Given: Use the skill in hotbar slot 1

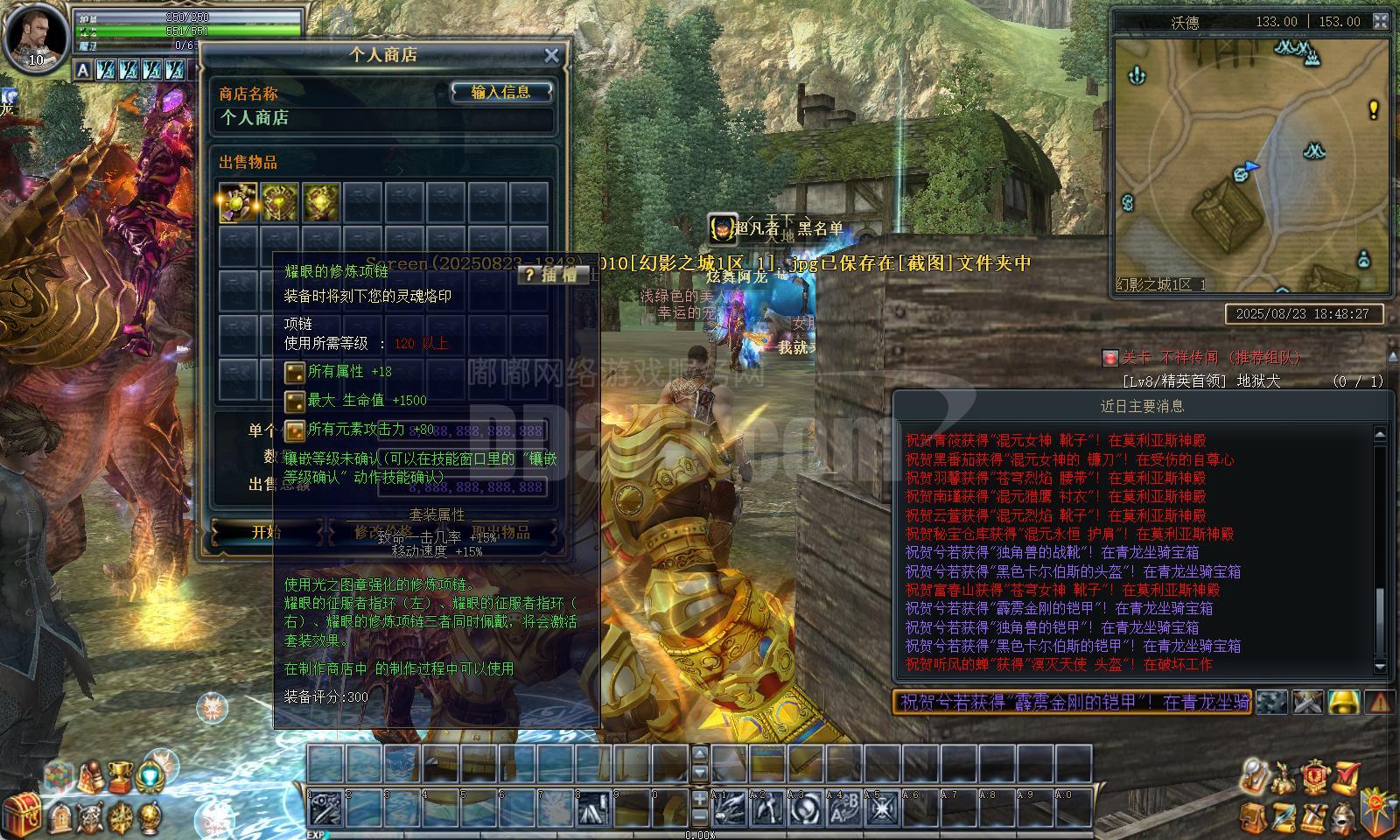Looking at the screenshot, I should 325,808.
